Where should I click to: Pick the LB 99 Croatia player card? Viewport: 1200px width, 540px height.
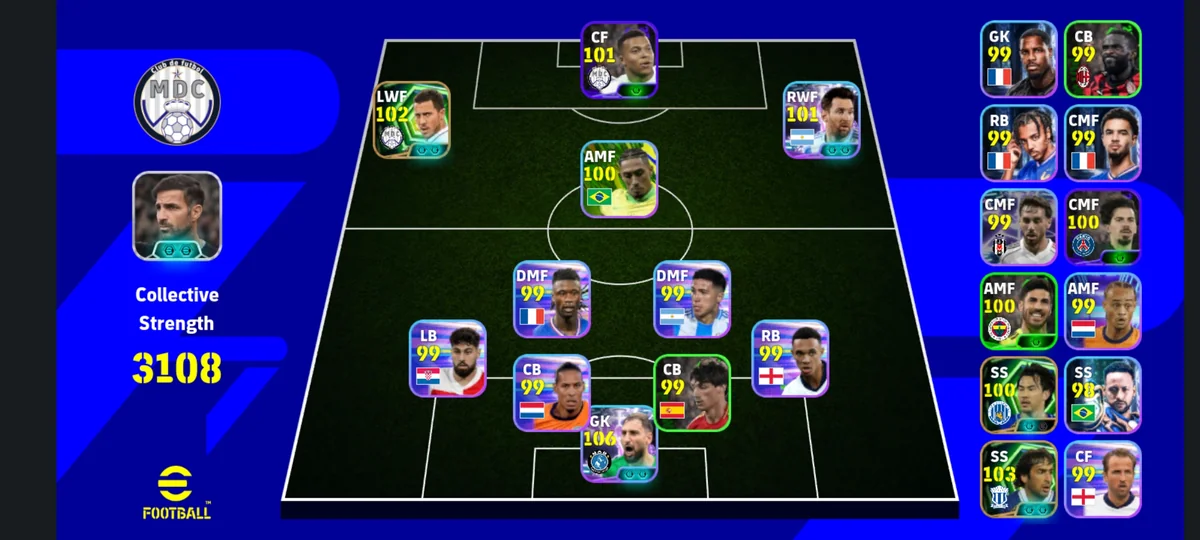[x=447, y=358]
